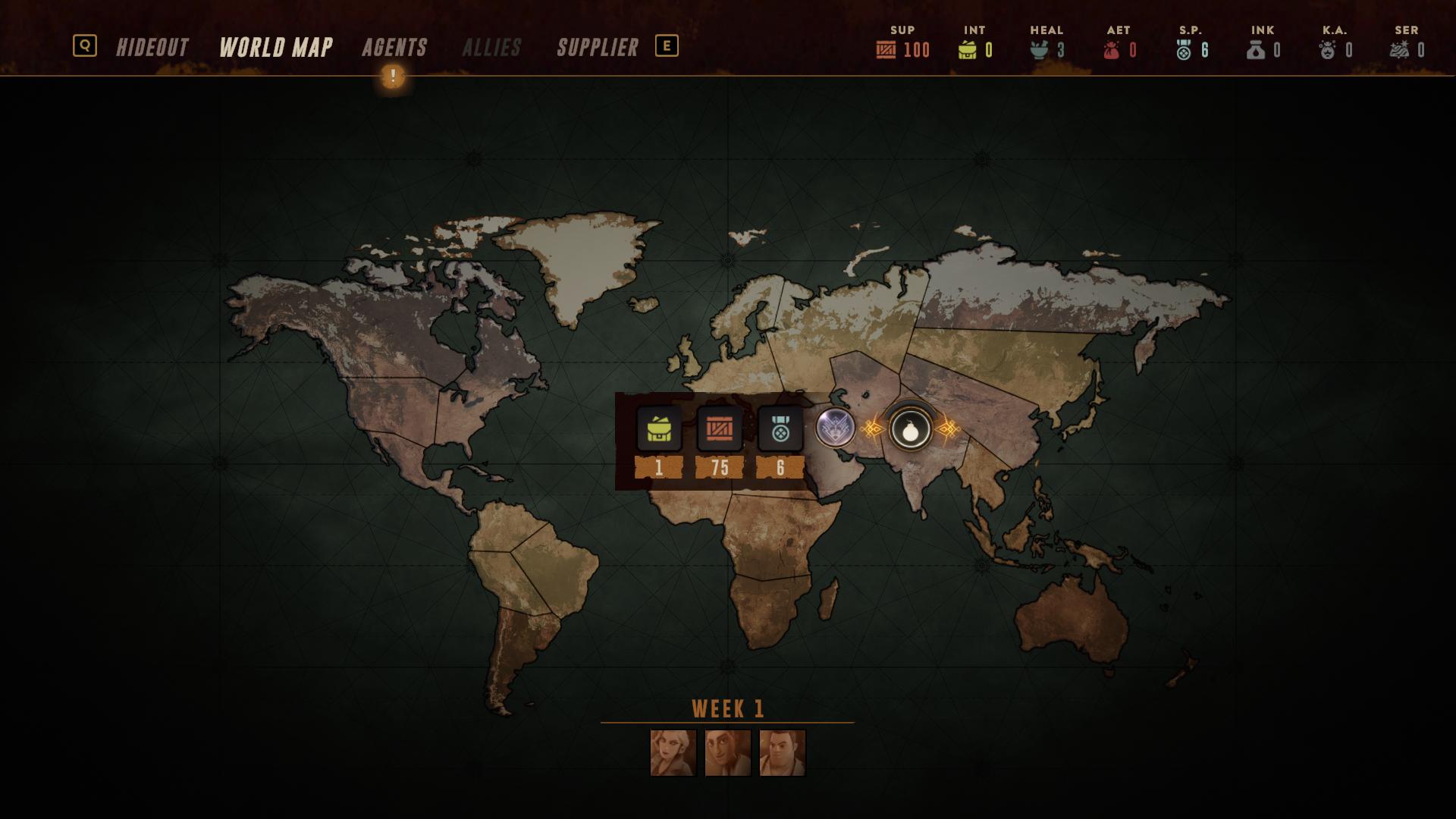Click the green satchel intel reward icon

658,429
